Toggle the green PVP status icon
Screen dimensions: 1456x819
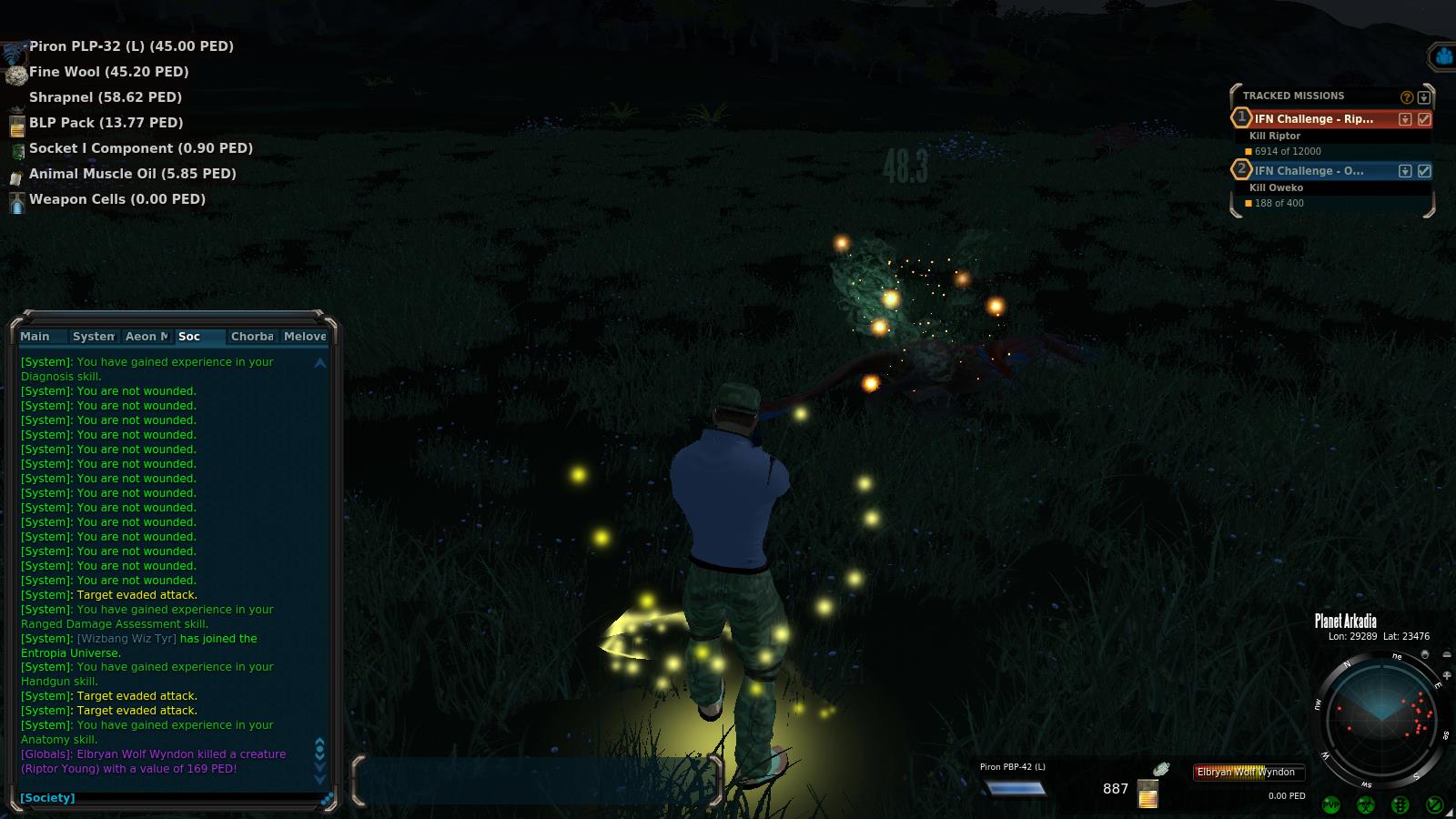1331,804
